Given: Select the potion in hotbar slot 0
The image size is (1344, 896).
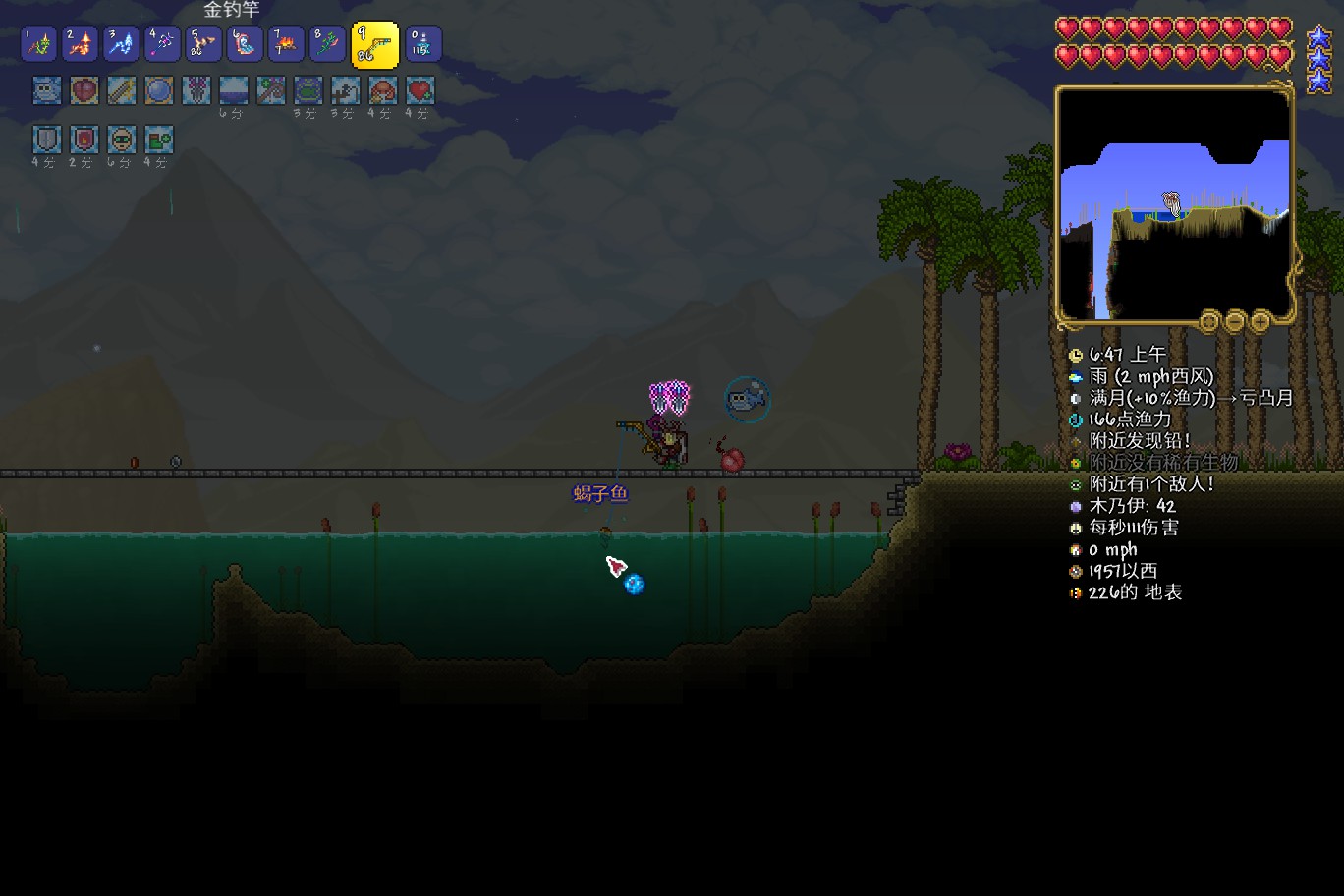Looking at the screenshot, I should click(423, 44).
